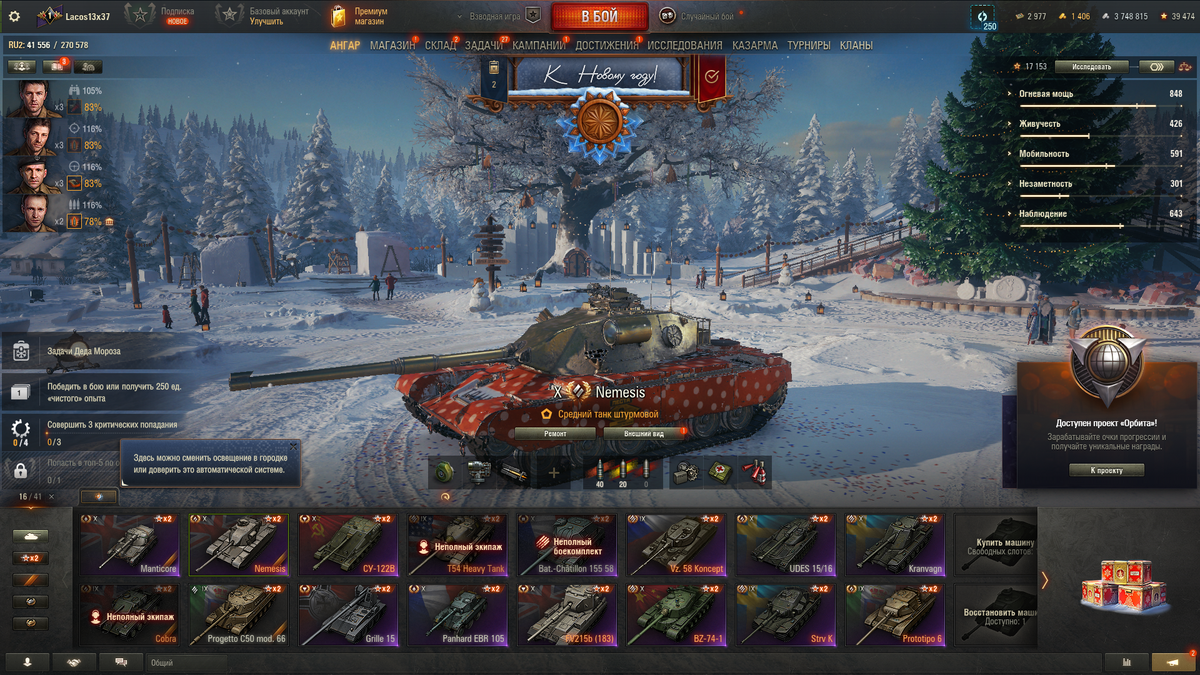The height and width of the screenshot is (675, 1200).
Task: Open the КАЗАРМА tab
Action: pos(754,45)
